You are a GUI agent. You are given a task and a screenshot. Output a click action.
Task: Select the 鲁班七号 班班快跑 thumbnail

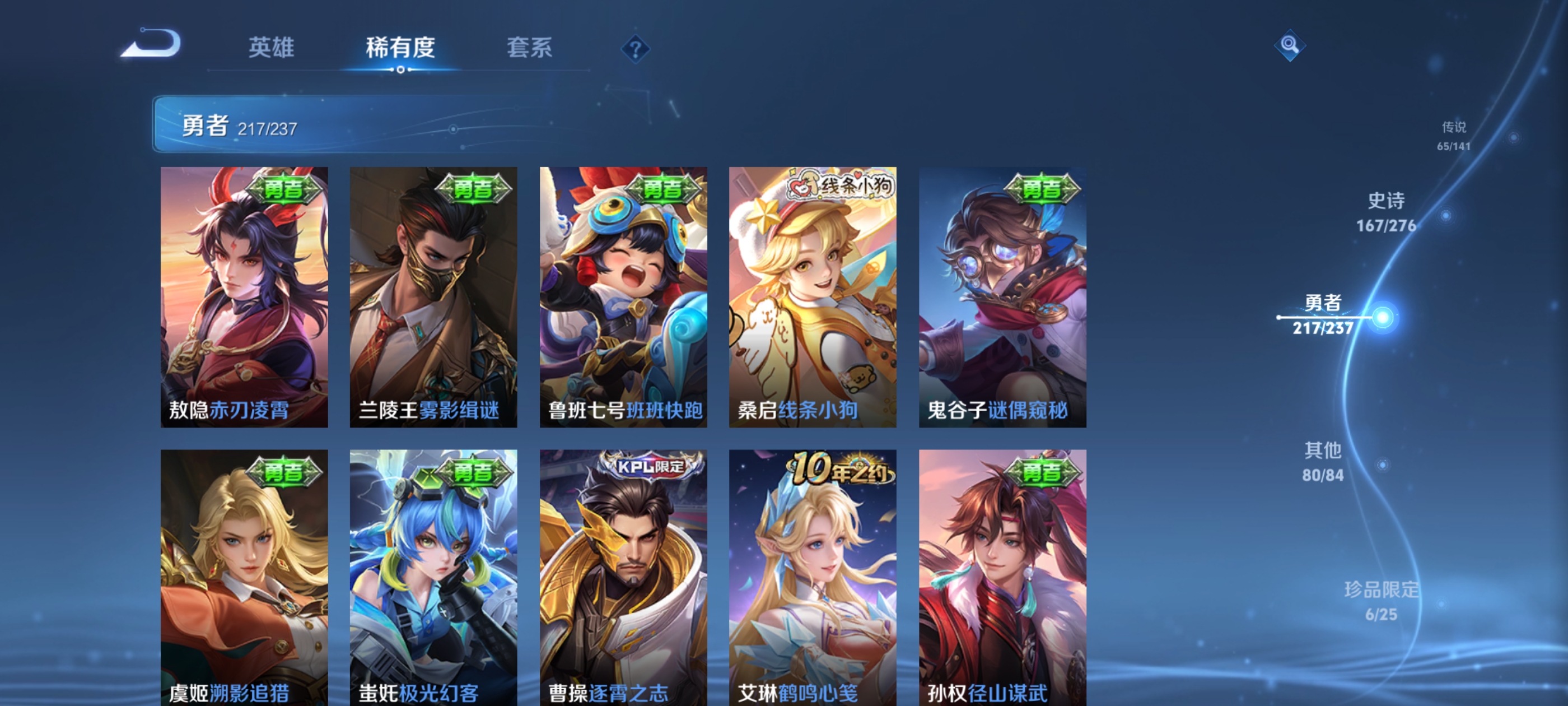623,299
